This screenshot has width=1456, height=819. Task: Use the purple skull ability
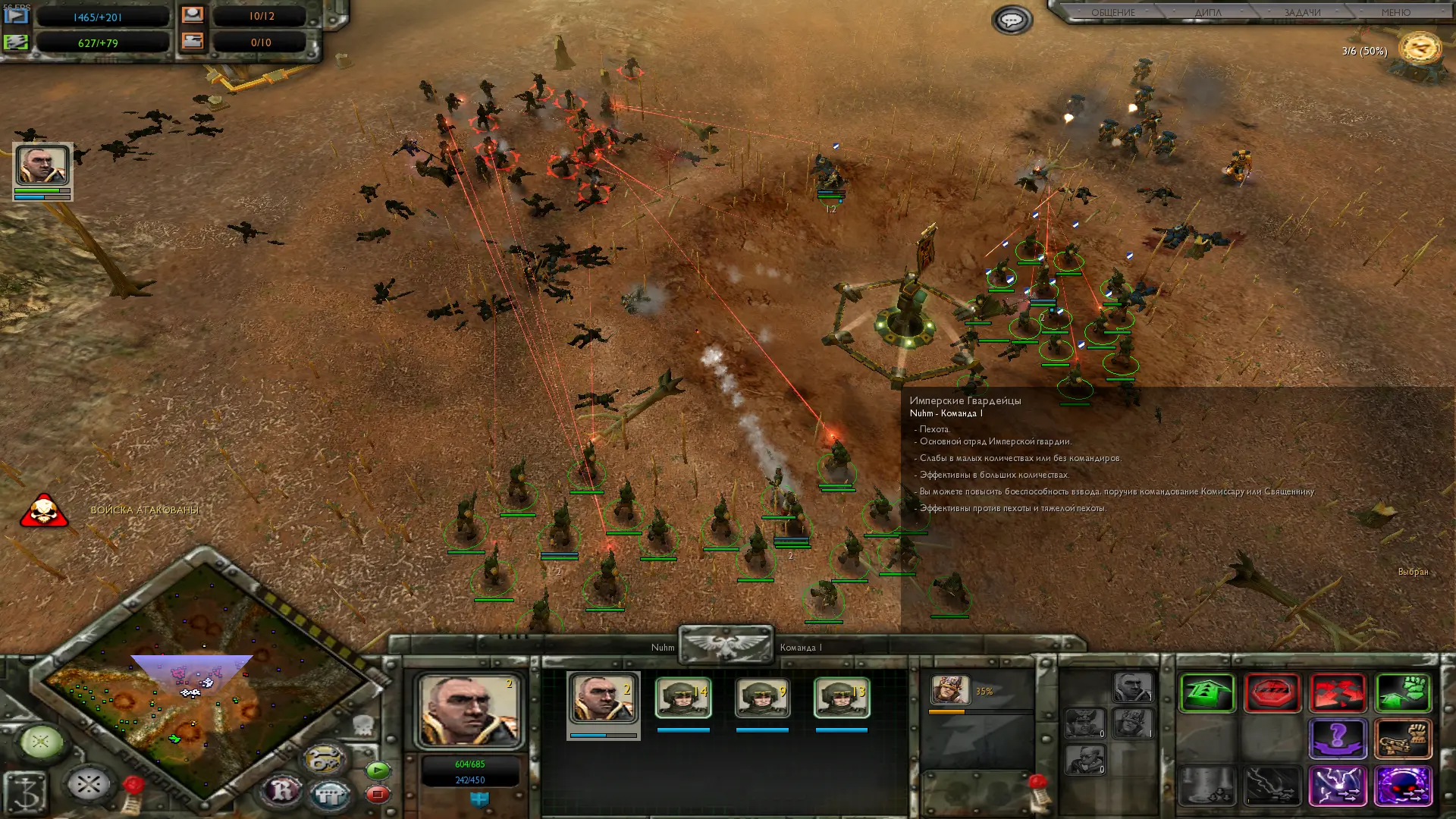click(1403, 785)
